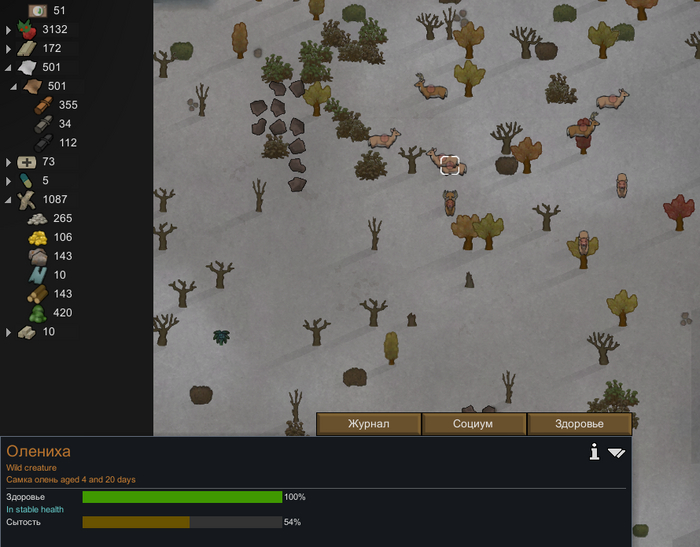Expand the bottom category showing 10

(8, 332)
